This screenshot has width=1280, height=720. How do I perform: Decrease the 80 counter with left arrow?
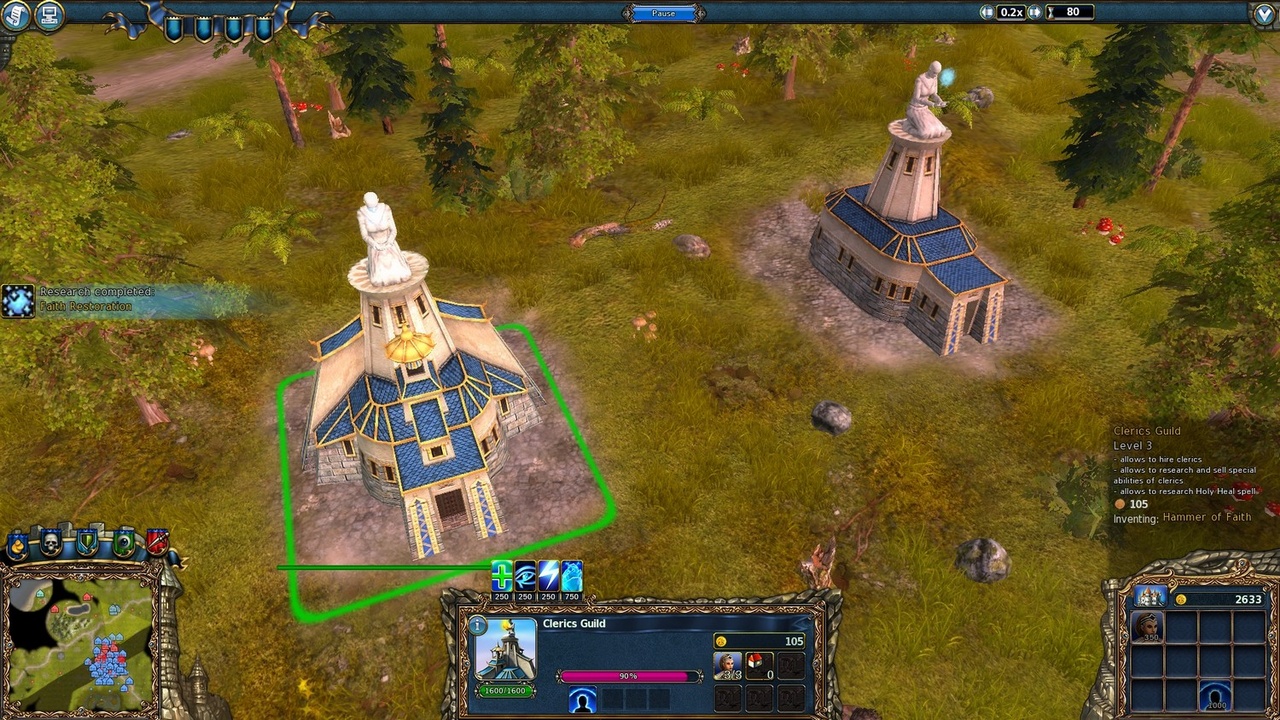[988, 12]
